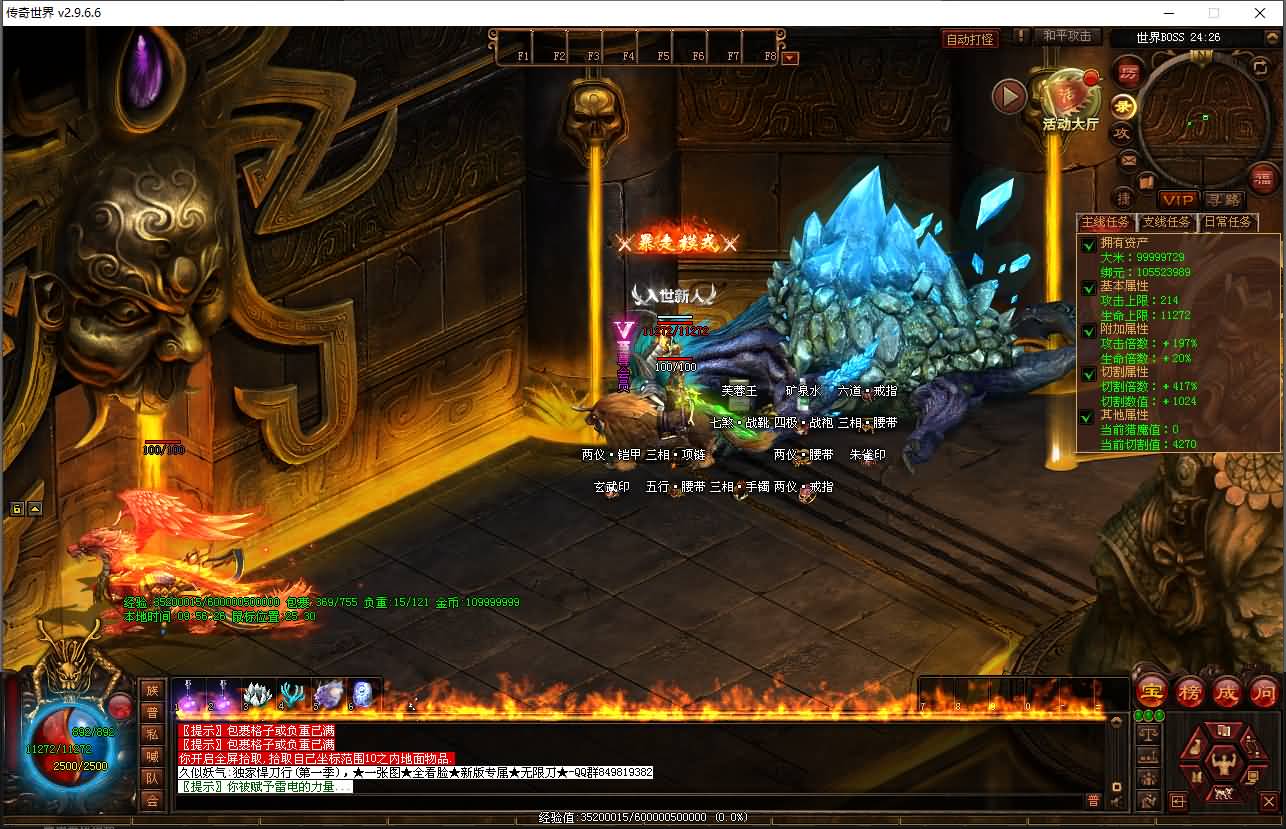The width and height of the screenshot is (1286, 829).
Task: Open the 问 help round button
Action: 1263,691
